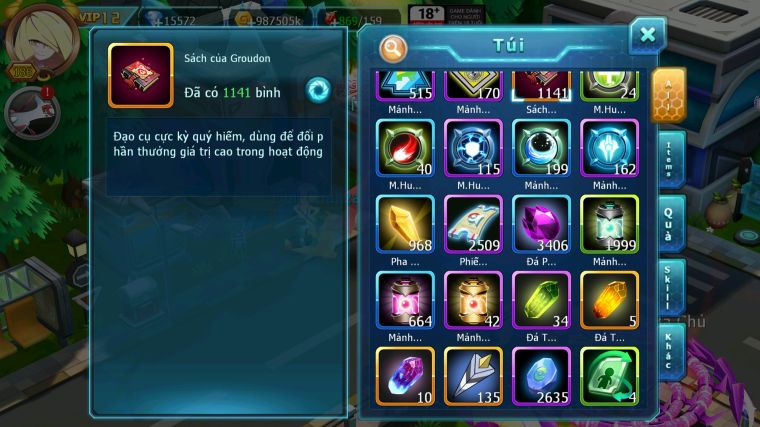Select the green crystal with count 34
This screenshot has height=427, width=760.
click(x=541, y=299)
